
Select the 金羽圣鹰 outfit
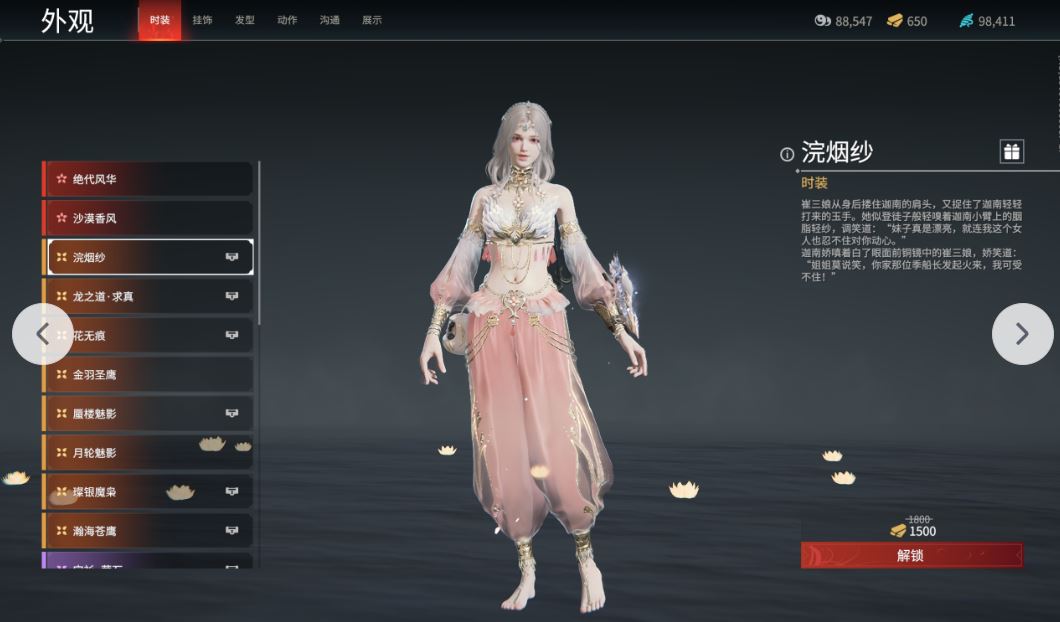pos(148,374)
